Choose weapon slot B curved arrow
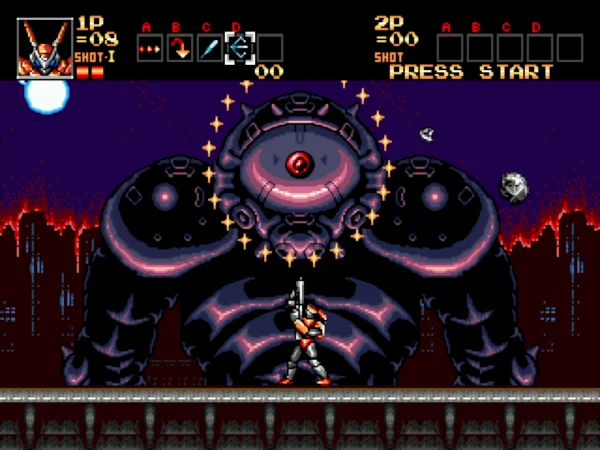The height and width of the screenshot is (450, 600). [x=180, y=47]
